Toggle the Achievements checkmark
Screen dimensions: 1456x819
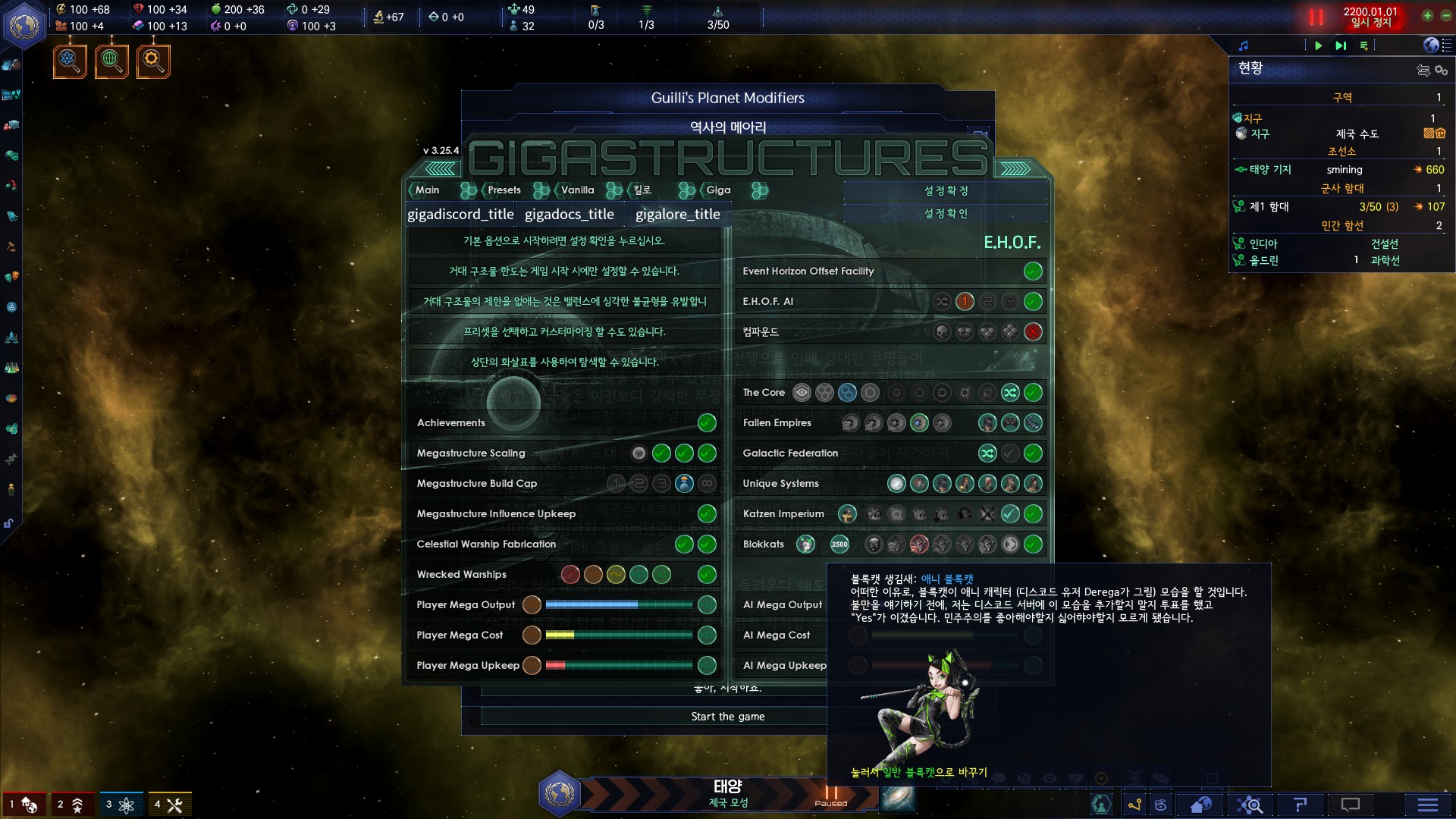(x=707, y=422)
